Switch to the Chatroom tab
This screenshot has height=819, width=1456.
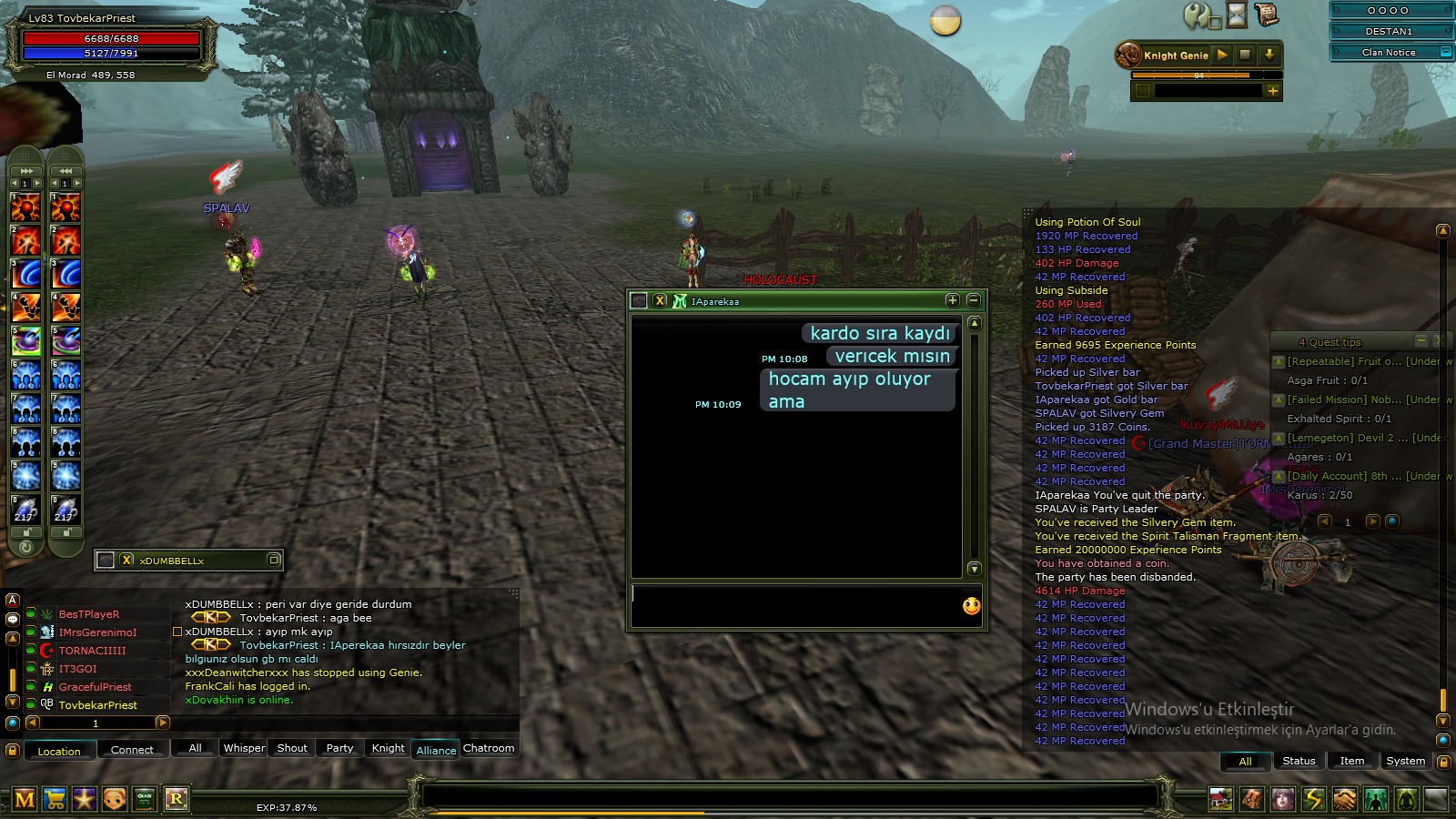click(x=489, y=748)
